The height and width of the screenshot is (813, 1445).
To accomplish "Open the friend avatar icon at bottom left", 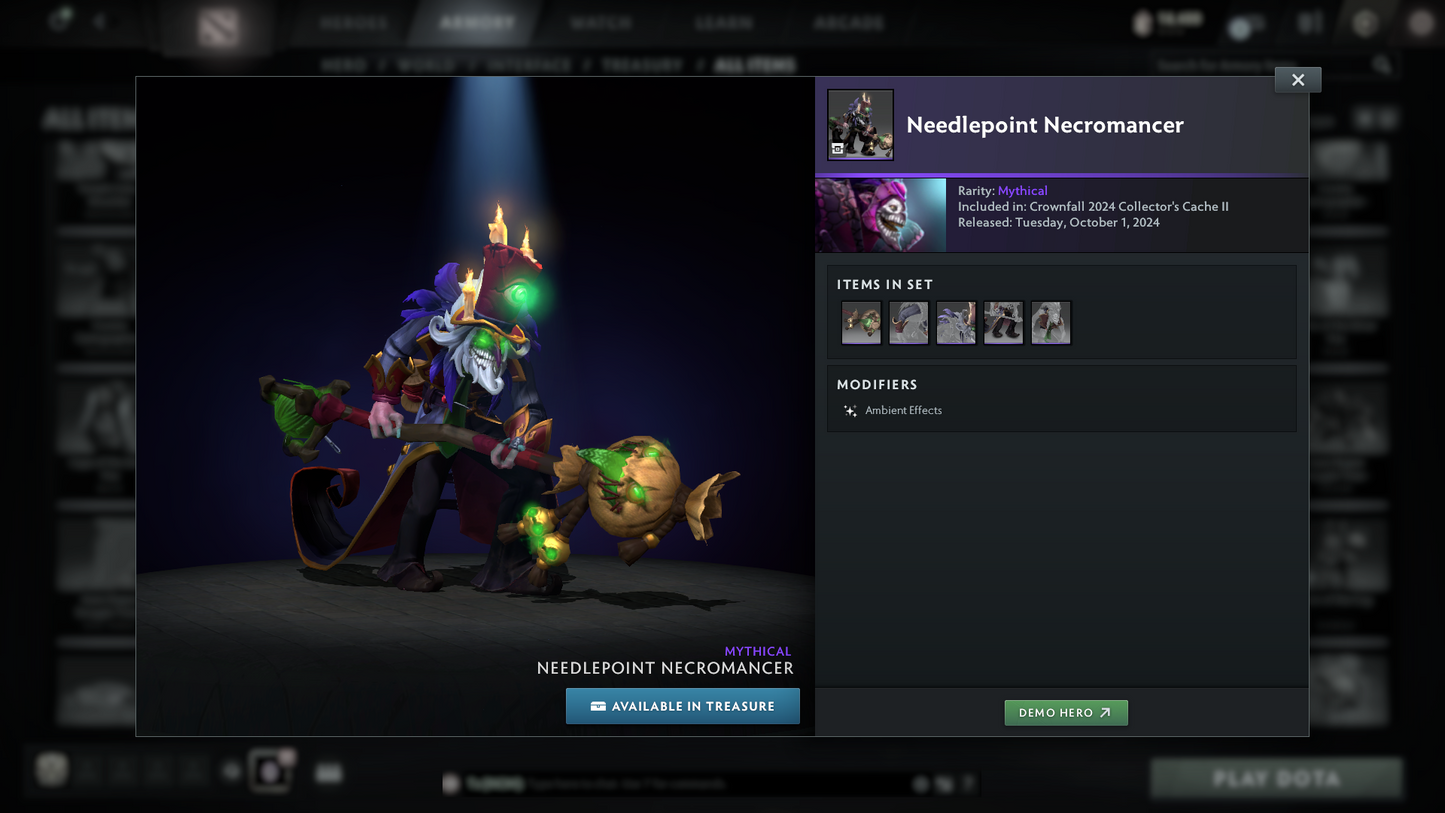I will [x=51, y=769].
